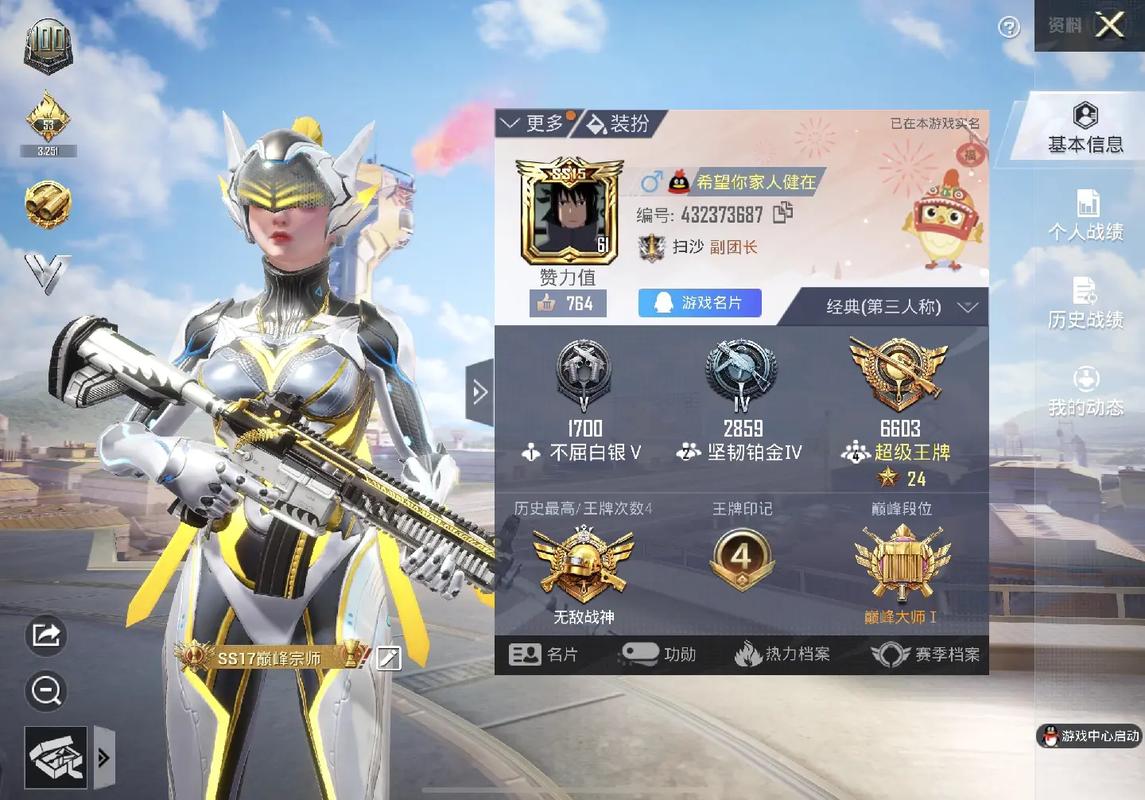This screenshot has height=800, width=1145.
Task: View the 热力档案 section
Action: [782, 655]
